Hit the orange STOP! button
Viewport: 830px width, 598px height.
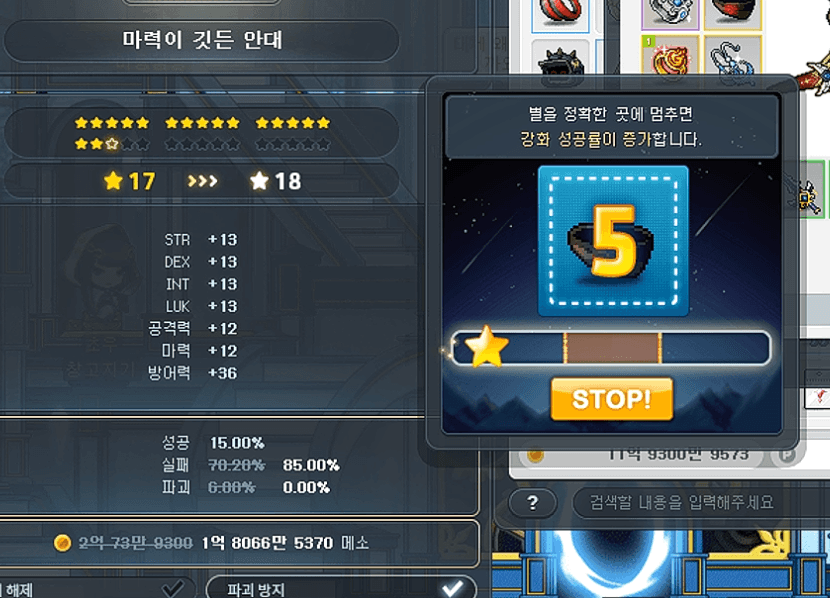pos(611,399)
